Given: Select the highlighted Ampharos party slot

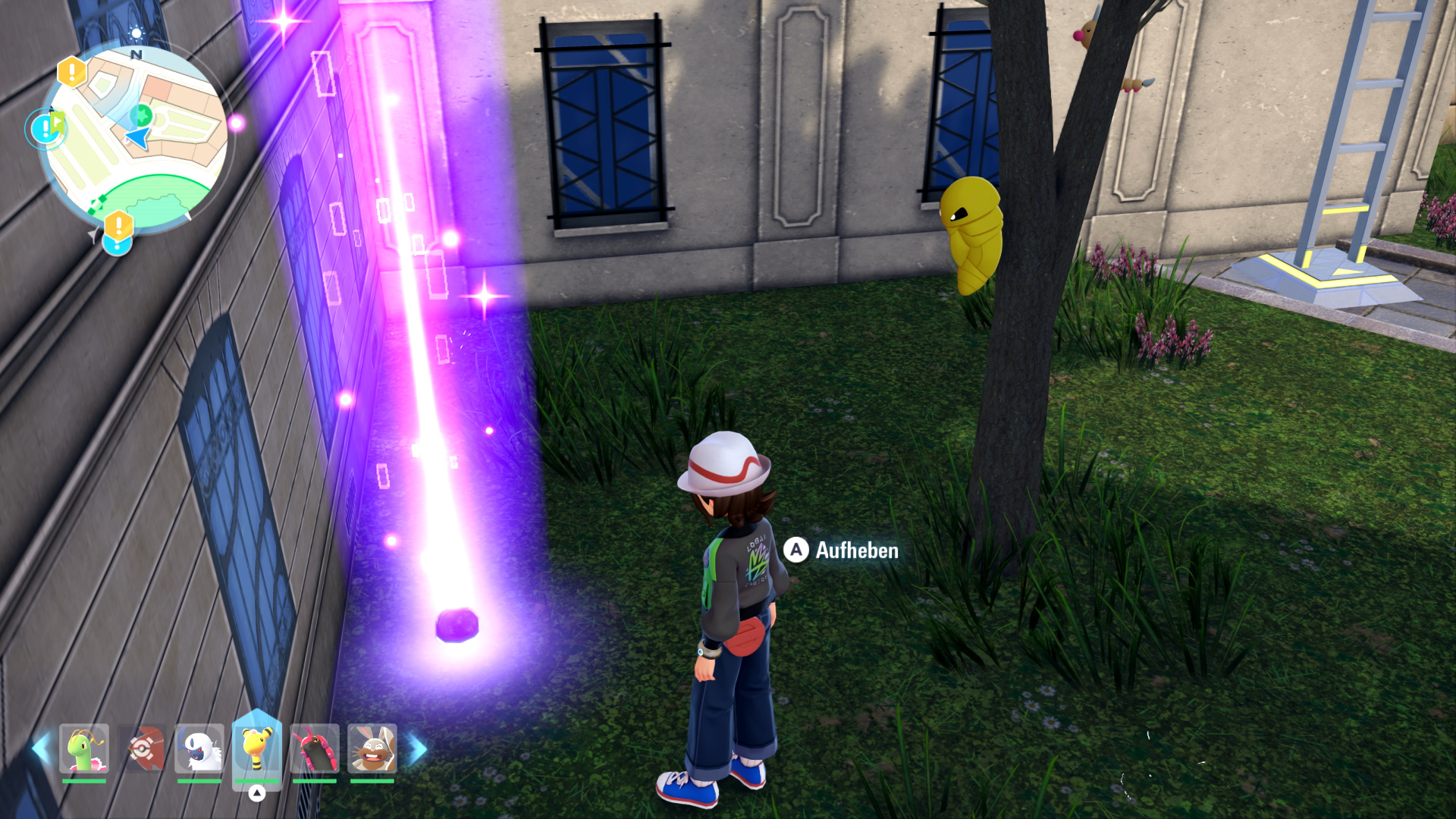Looking at the screenshot, I should click(257, 747).
